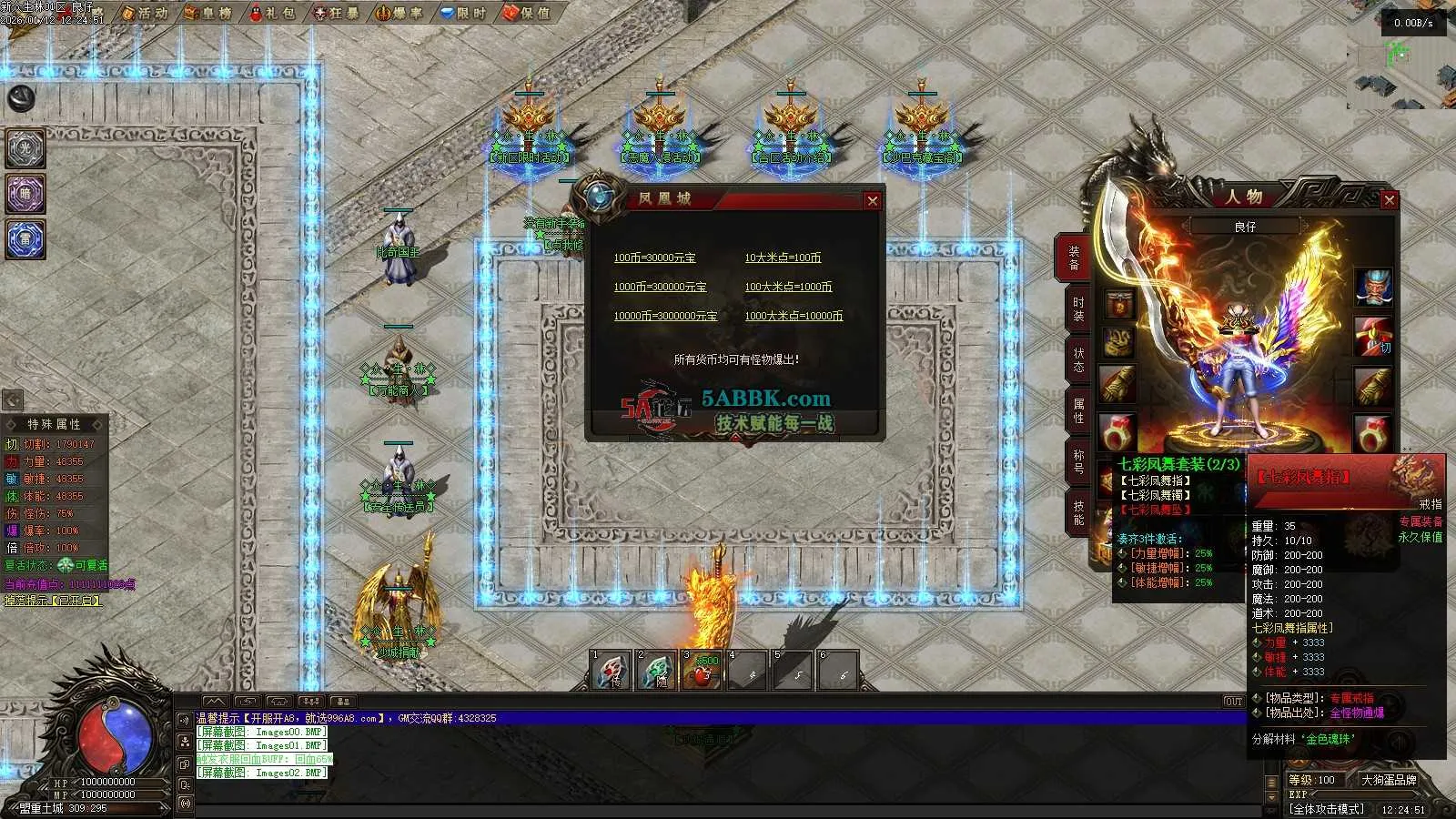This screenshot has width=1456, height=819.
Task: Pick the 10000币=3000000元宝 exchange link
Action: coord(665,316)
